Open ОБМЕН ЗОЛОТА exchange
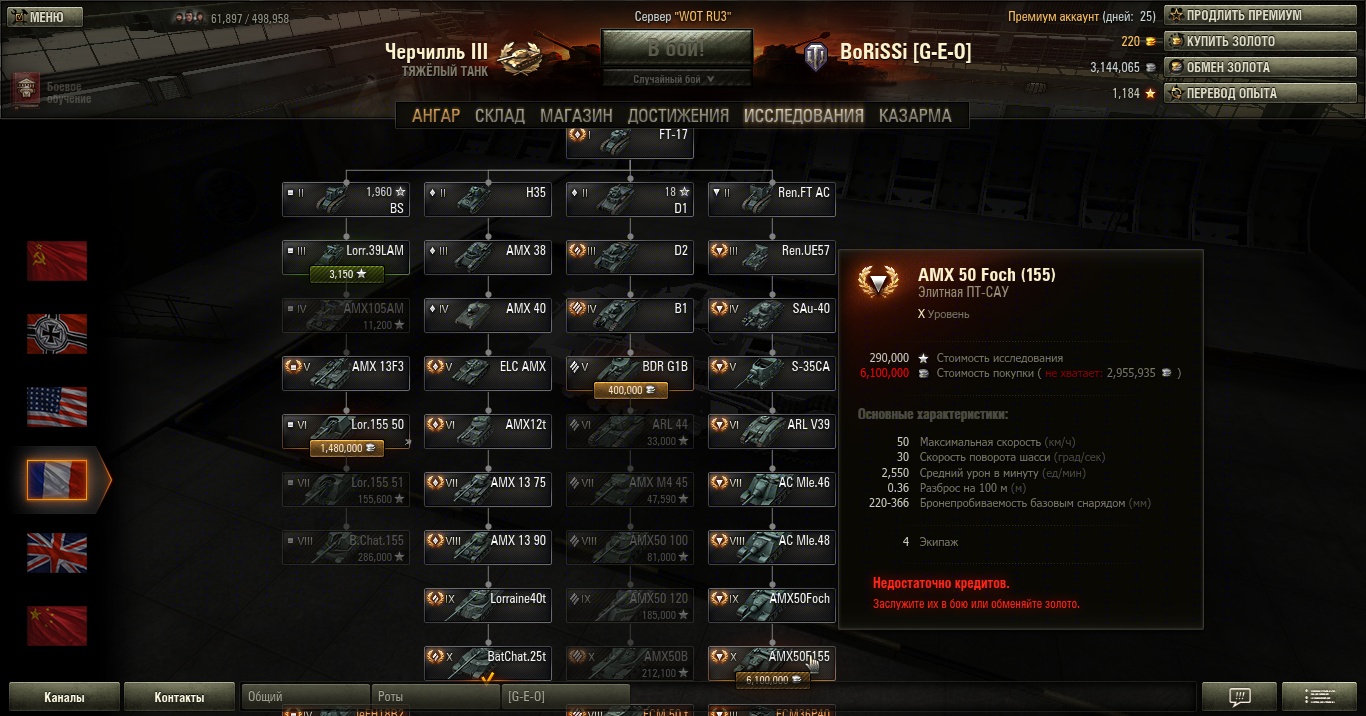The width and height of the screenshot is (1366, 716). pyautogui.click(x=1261, y=68)
